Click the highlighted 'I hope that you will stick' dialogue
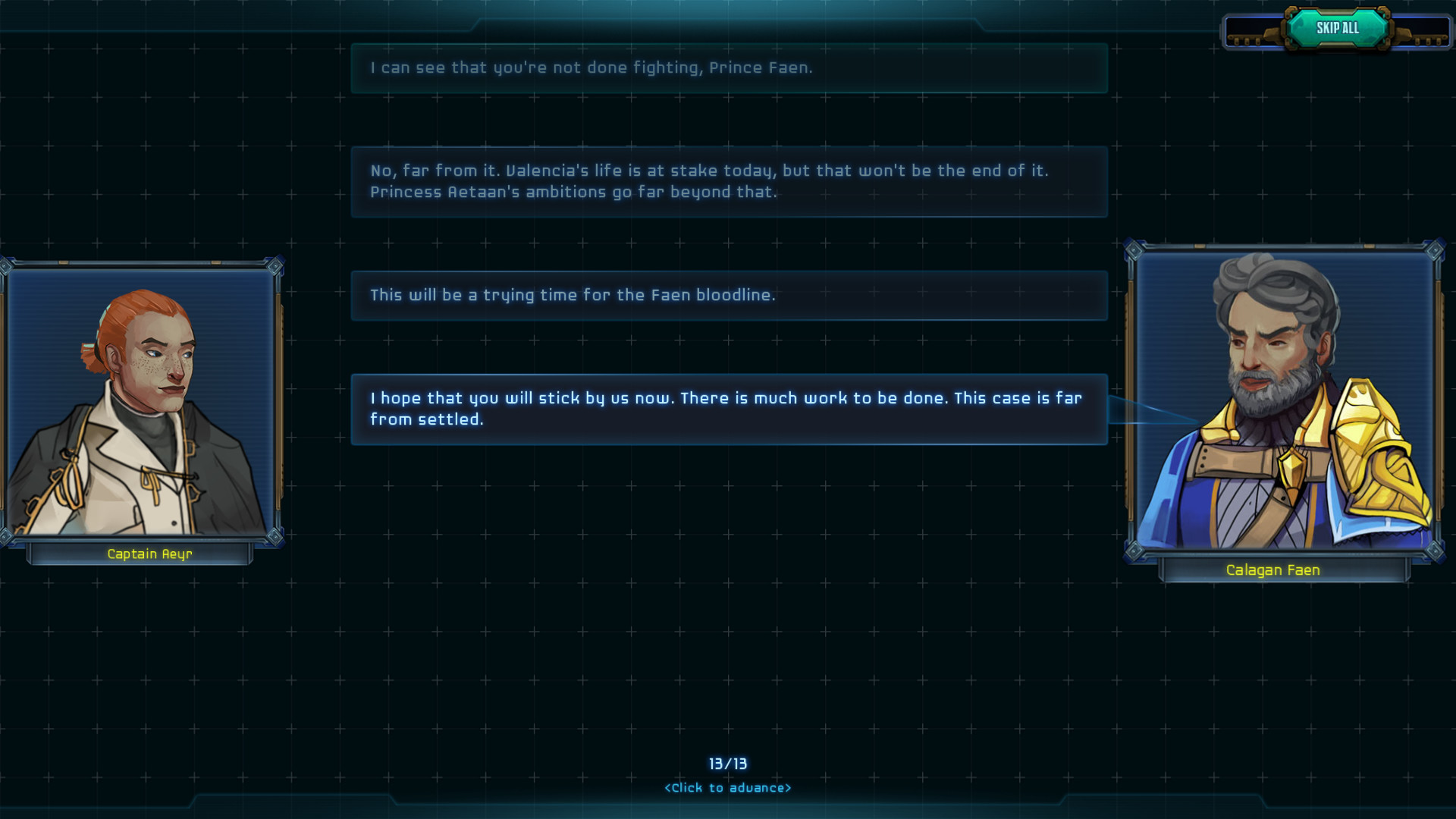 pos(728,408)
